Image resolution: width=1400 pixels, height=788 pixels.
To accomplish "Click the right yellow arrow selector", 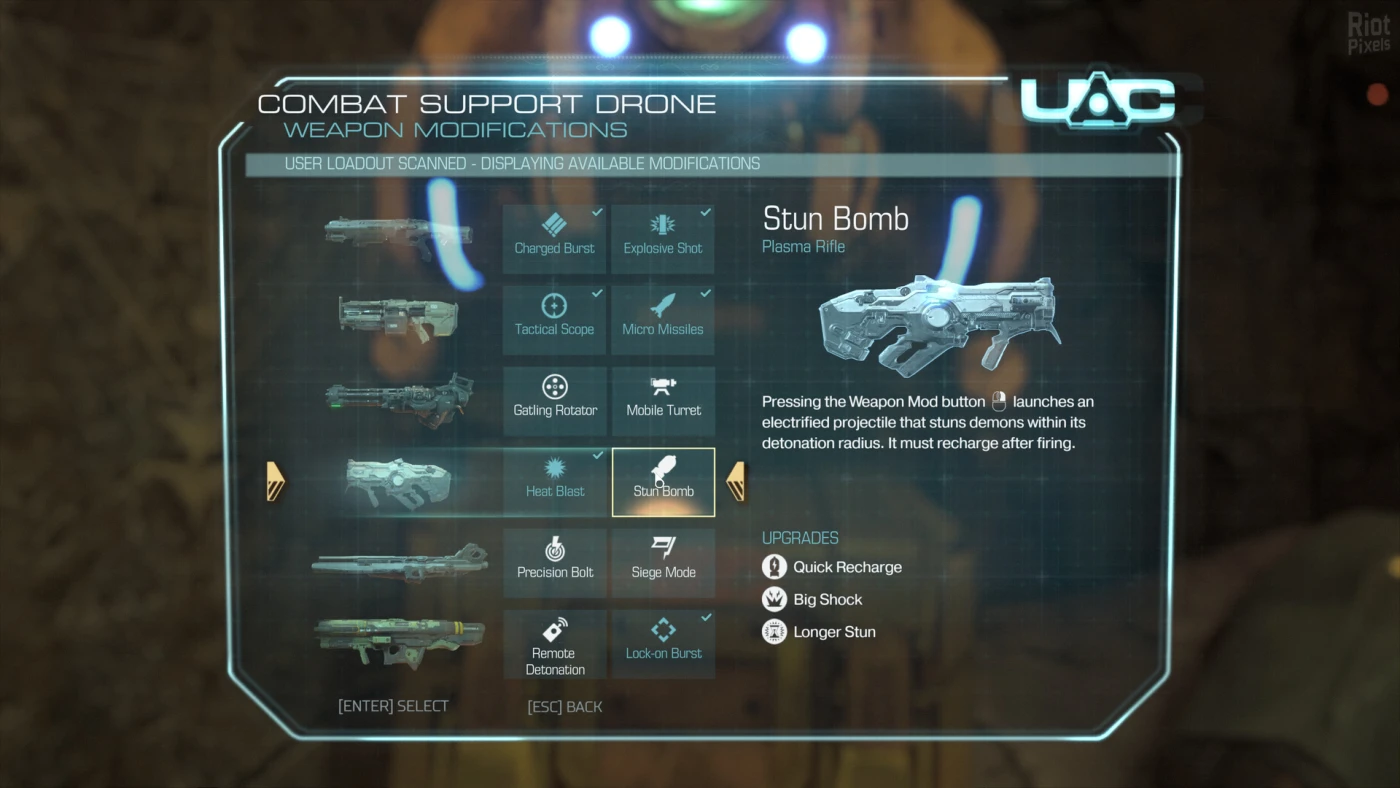I will tap(736, 482).
